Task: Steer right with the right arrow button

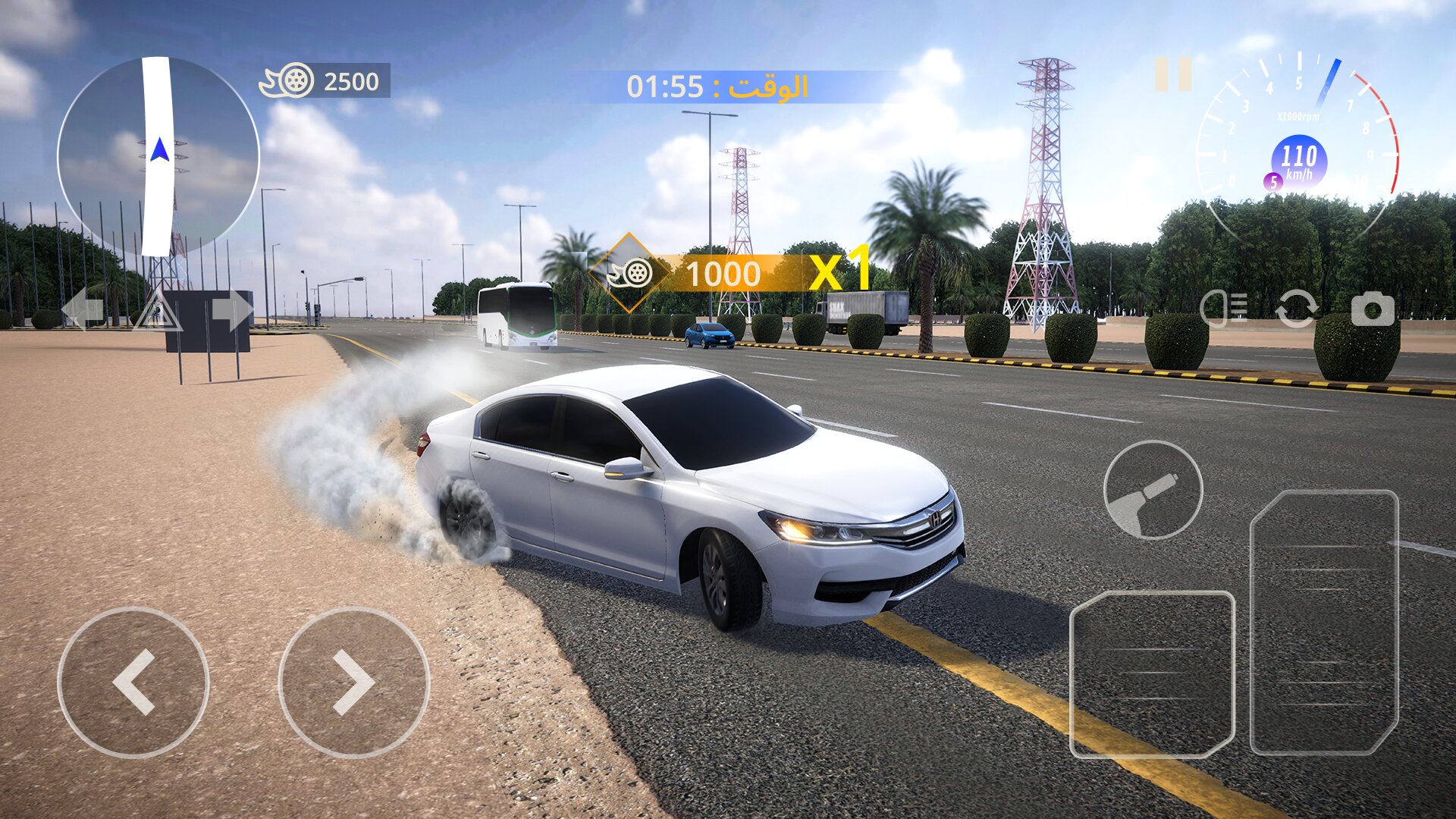Action: 354,682
